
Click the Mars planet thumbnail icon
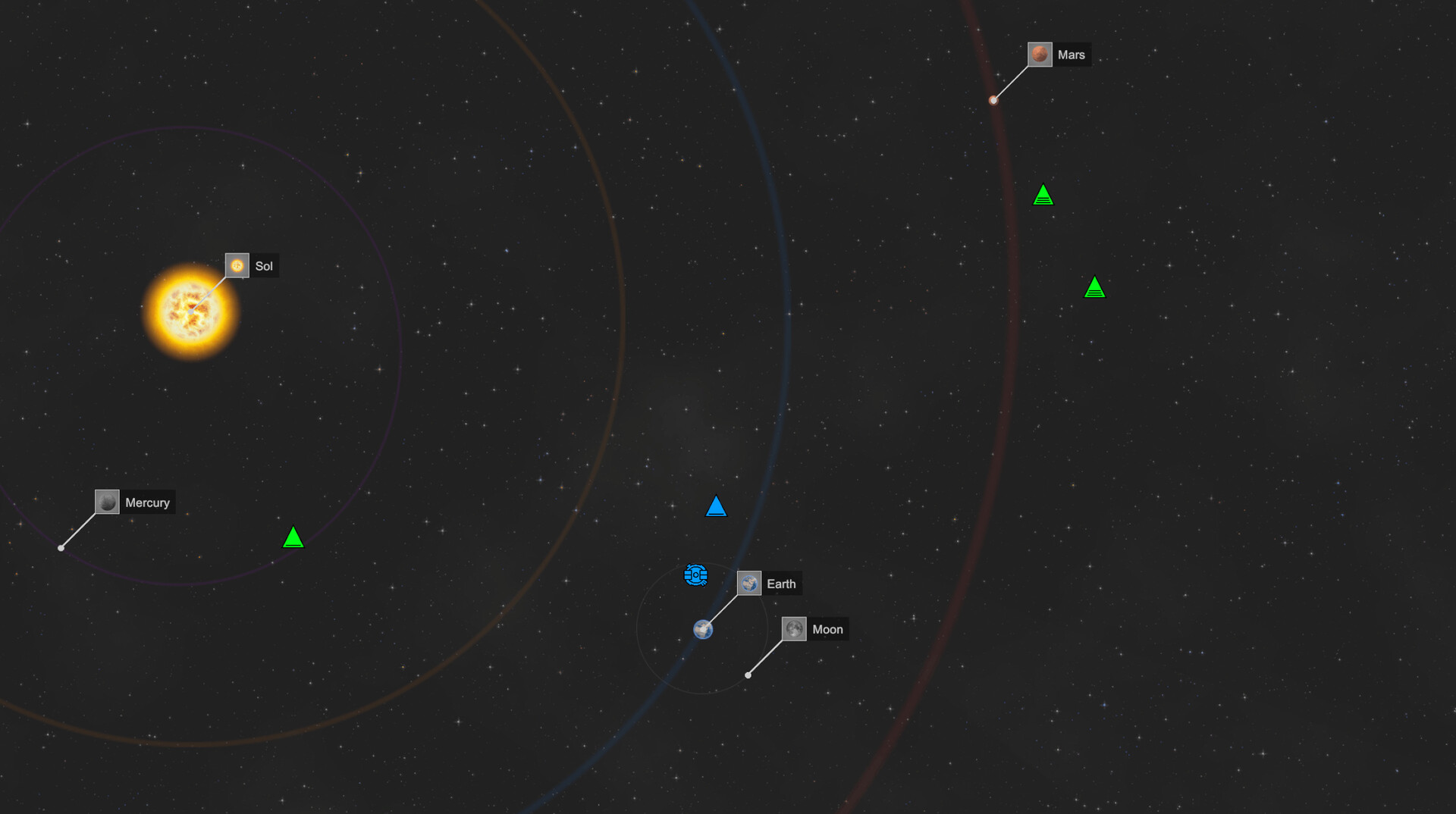1040,54
